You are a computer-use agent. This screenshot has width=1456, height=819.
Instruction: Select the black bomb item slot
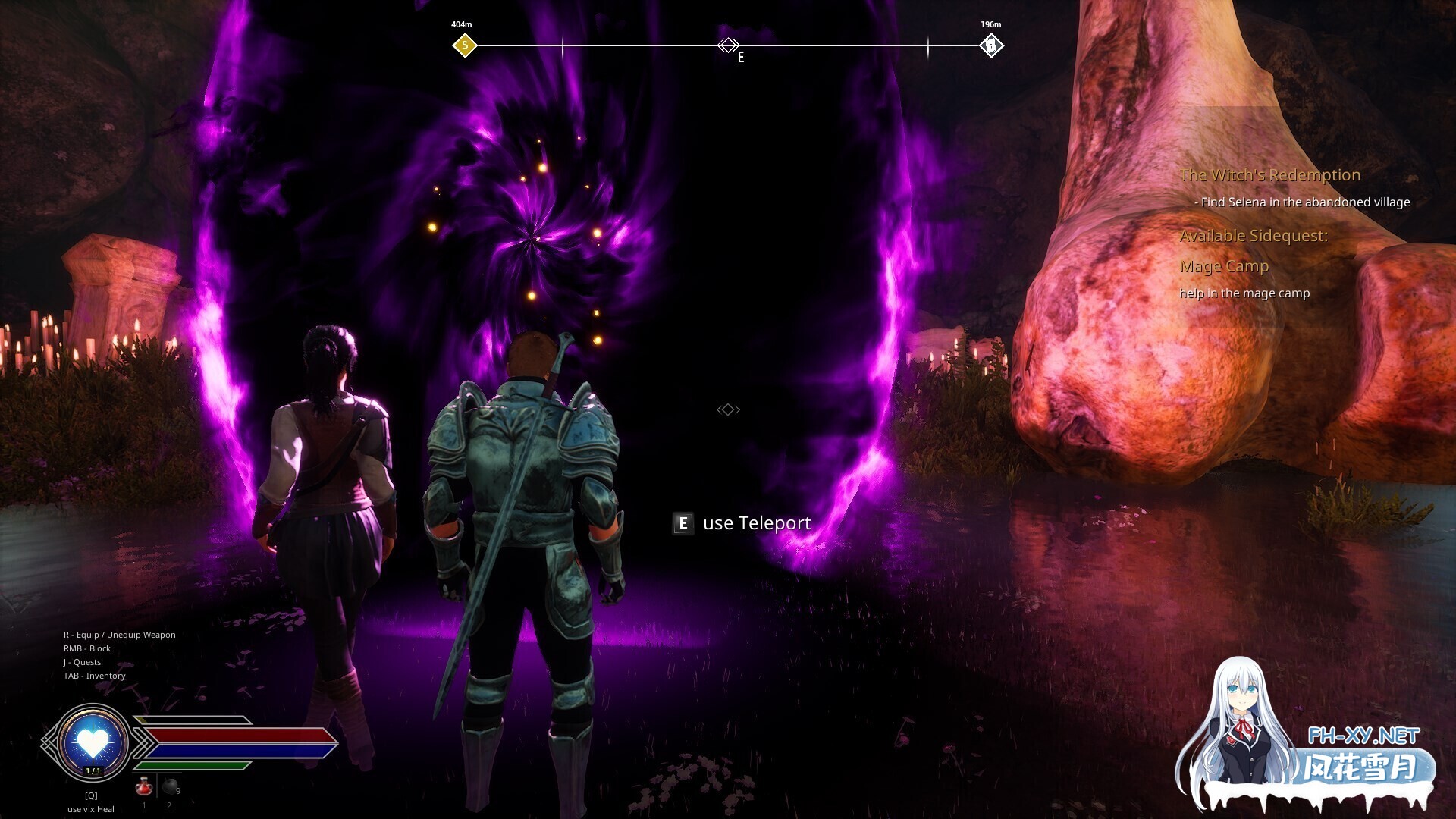coord(171,786)
